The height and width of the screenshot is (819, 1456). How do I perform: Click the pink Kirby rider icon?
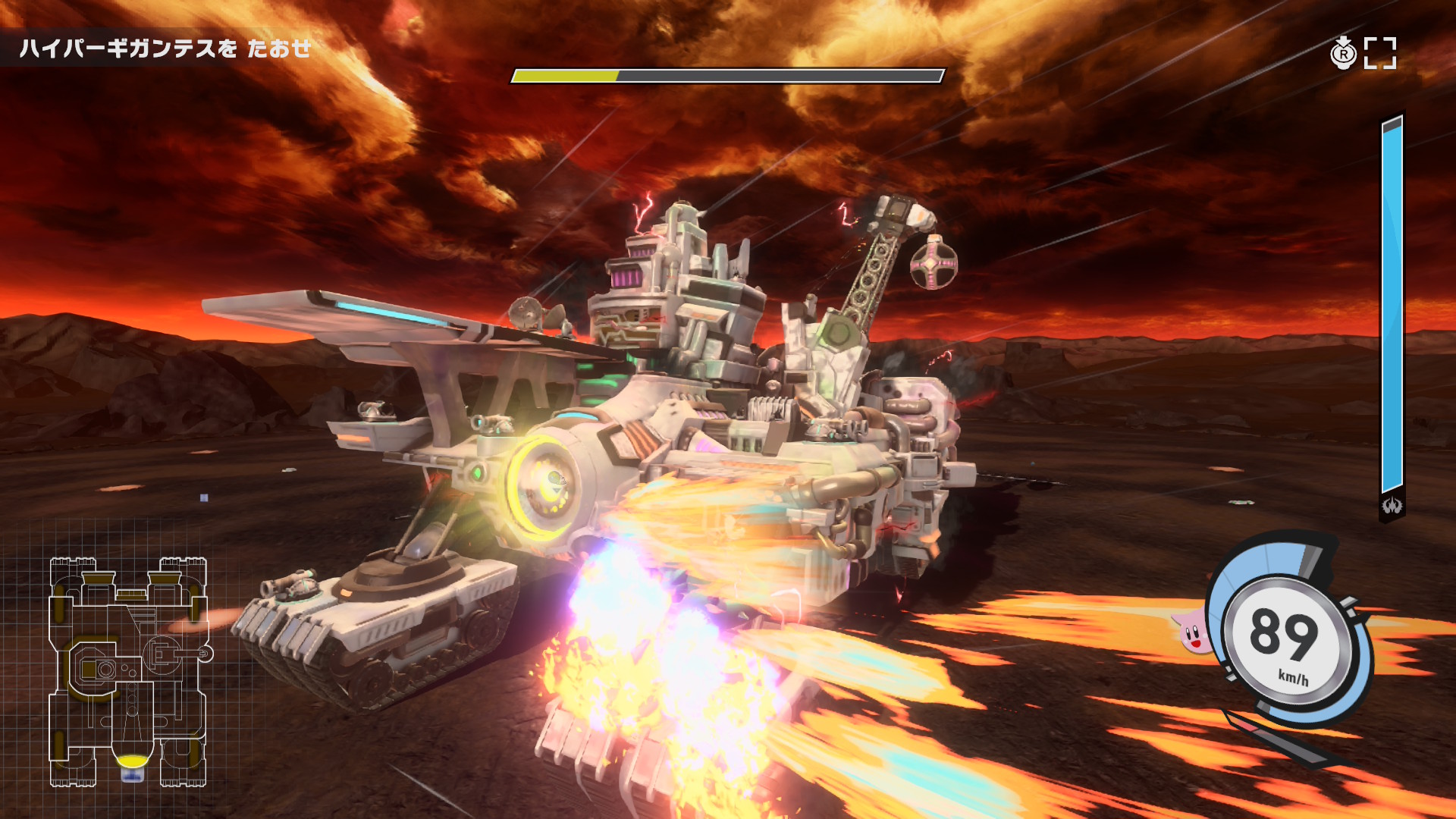click(x=1193, y=632)
